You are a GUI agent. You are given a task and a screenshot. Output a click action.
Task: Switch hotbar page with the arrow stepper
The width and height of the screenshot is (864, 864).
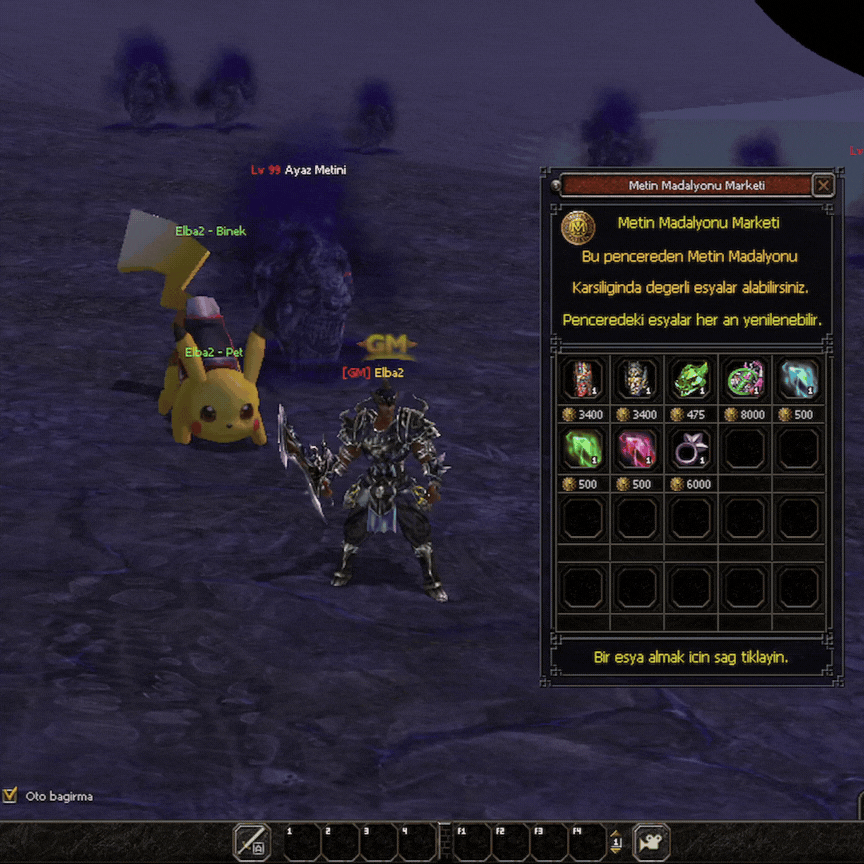coord(617,842)
